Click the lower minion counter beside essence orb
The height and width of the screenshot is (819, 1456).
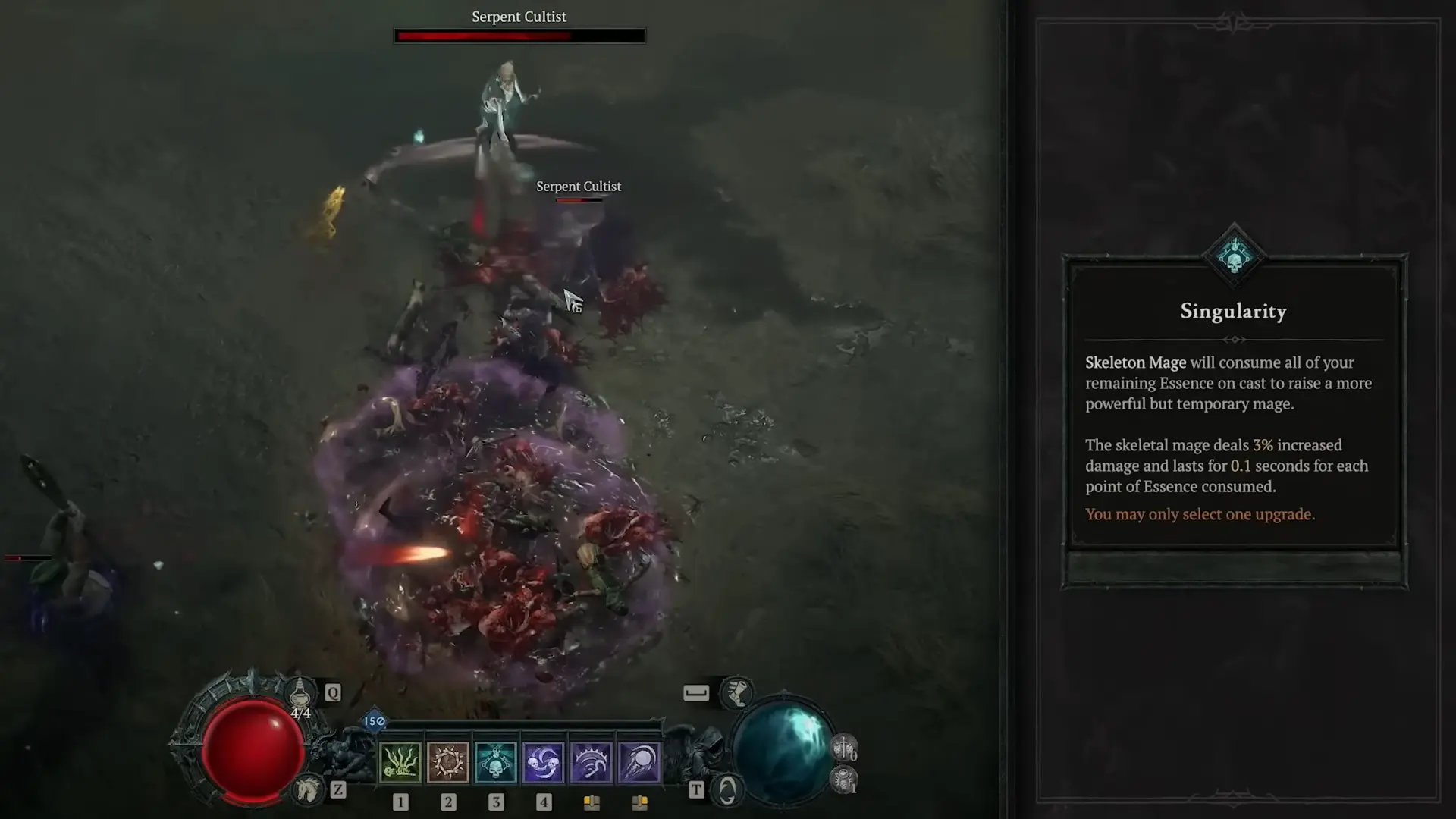[844, 780]
